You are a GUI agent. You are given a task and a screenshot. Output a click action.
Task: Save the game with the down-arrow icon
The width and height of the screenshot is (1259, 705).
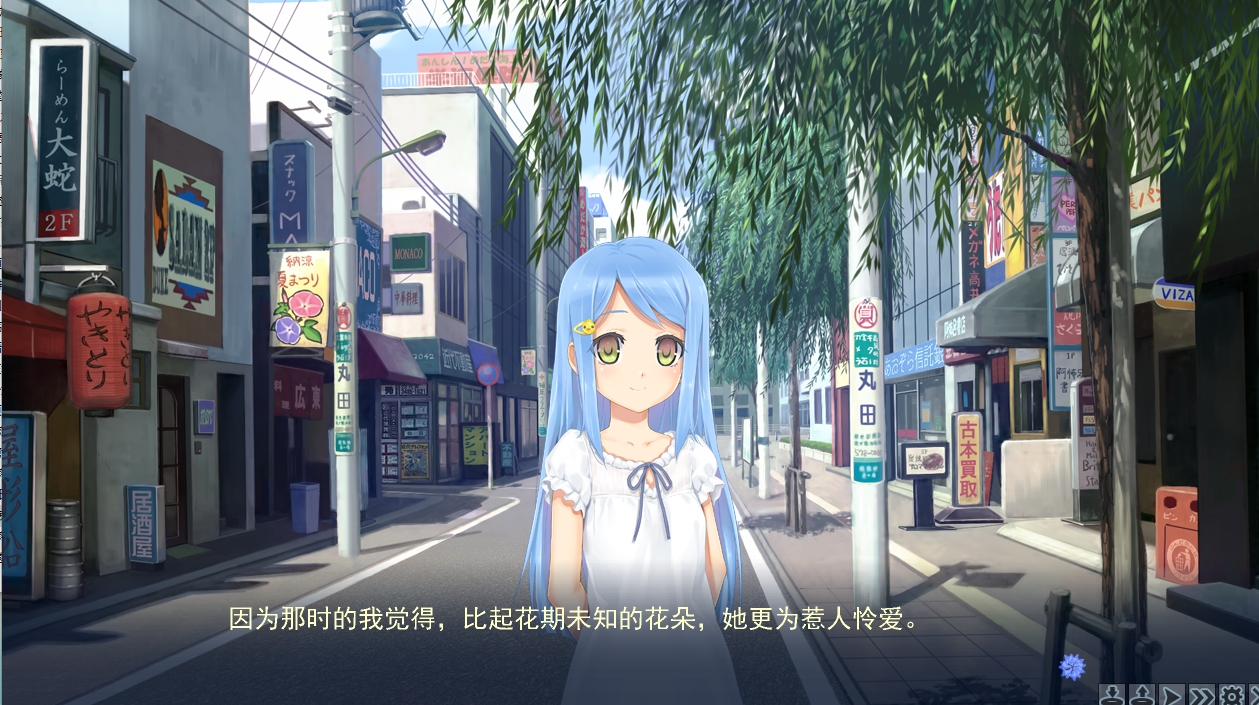(1113, 695)
